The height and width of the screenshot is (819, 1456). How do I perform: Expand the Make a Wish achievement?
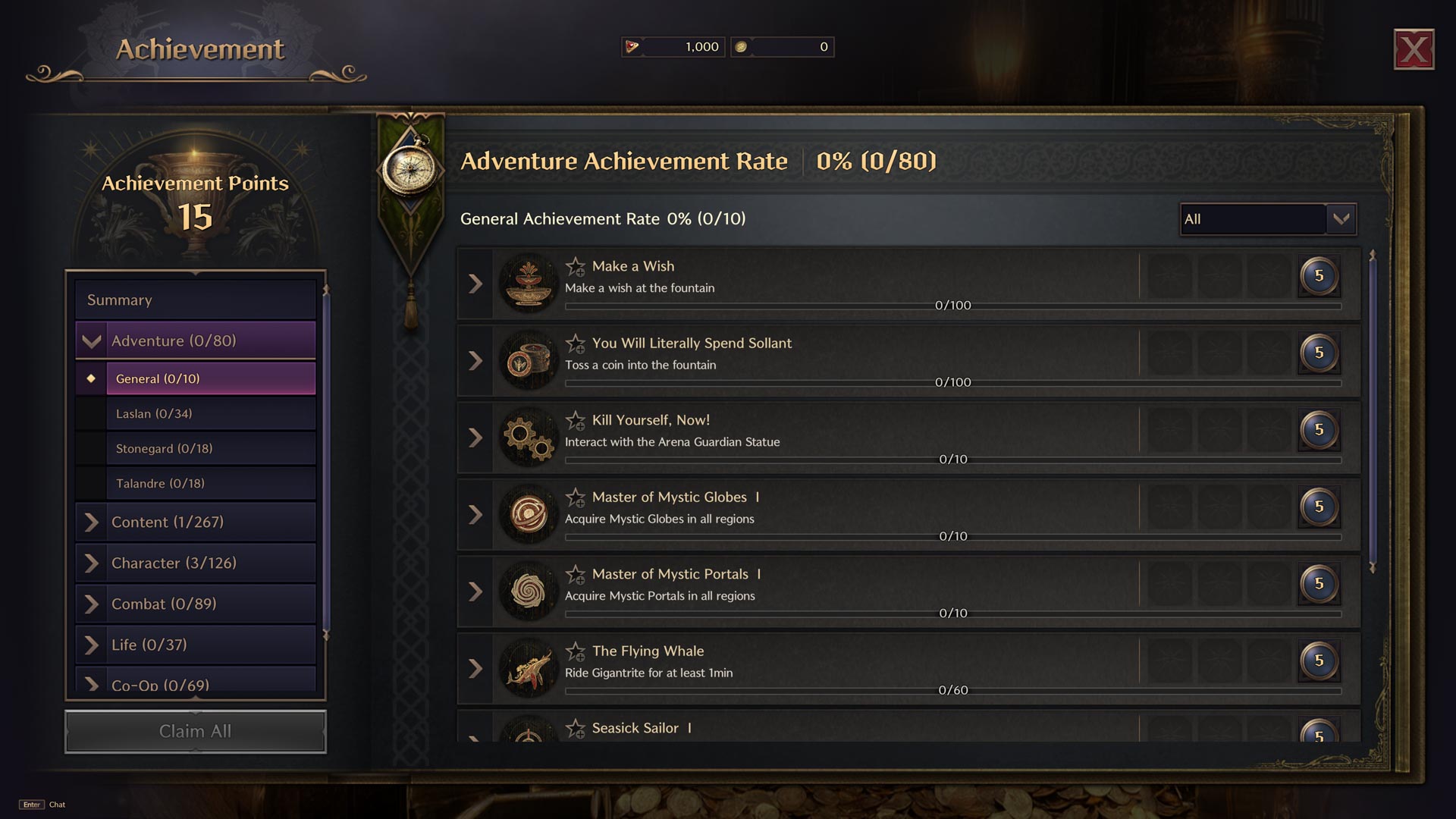[x=475, y=284]
